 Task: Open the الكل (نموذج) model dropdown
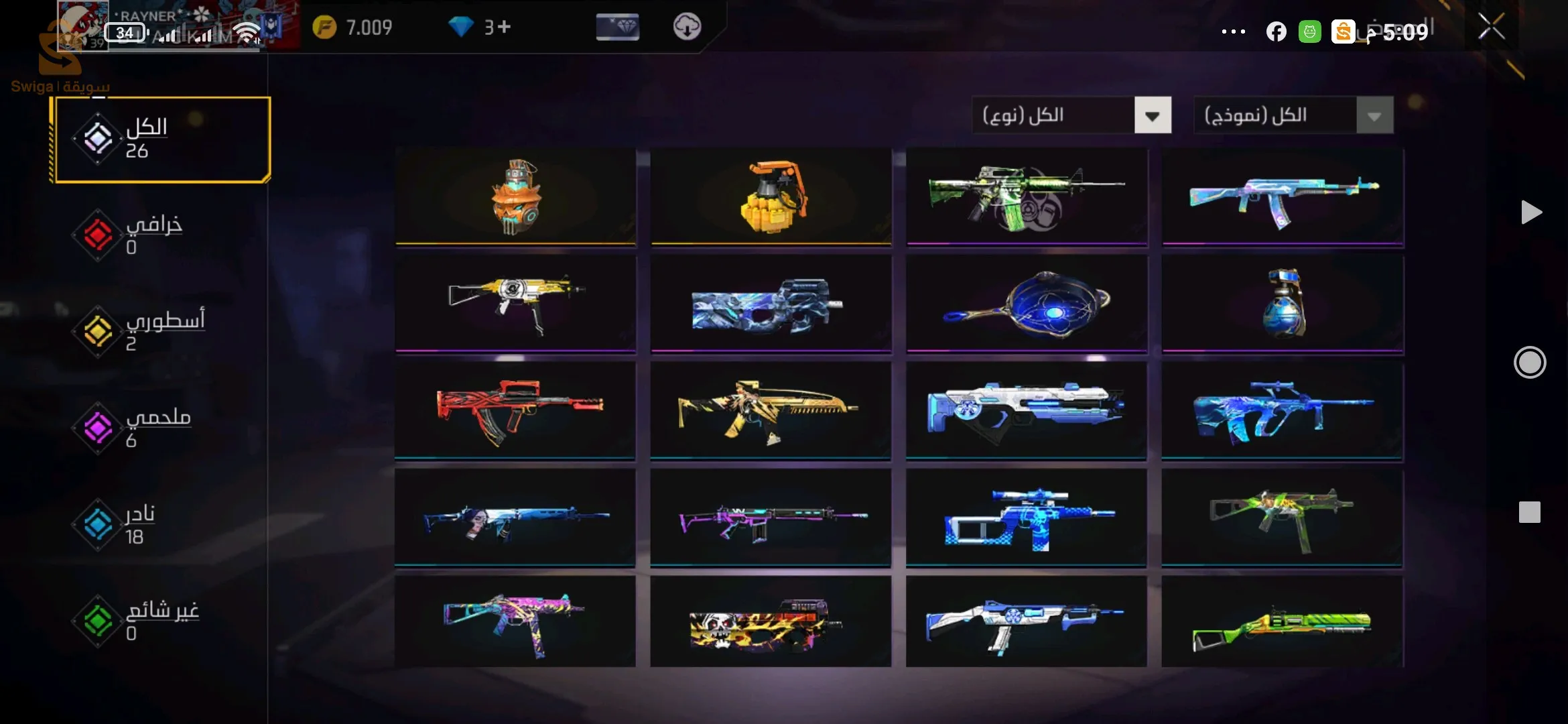click(1293, 115)
